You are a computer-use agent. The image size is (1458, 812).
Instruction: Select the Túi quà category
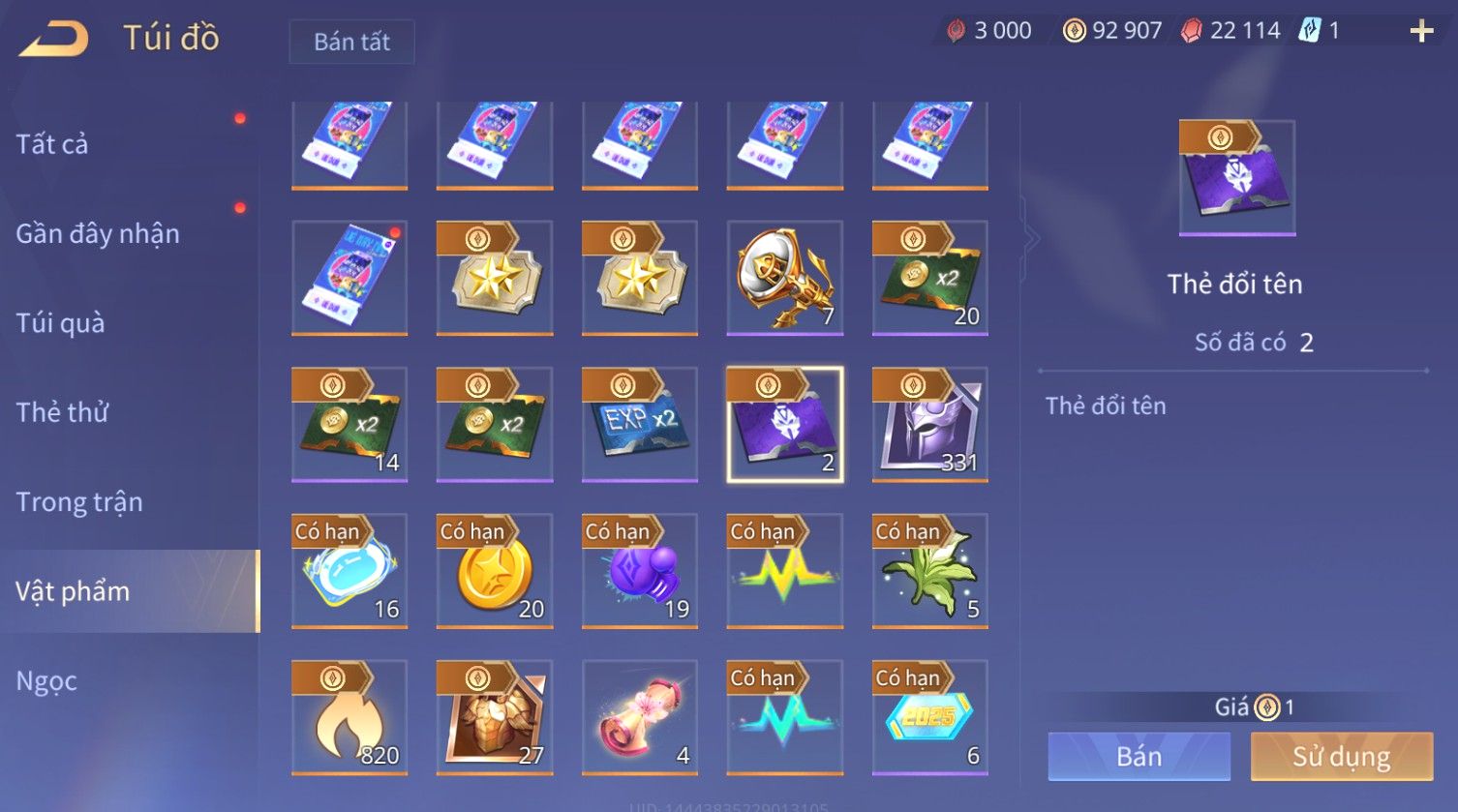(60, 323)
